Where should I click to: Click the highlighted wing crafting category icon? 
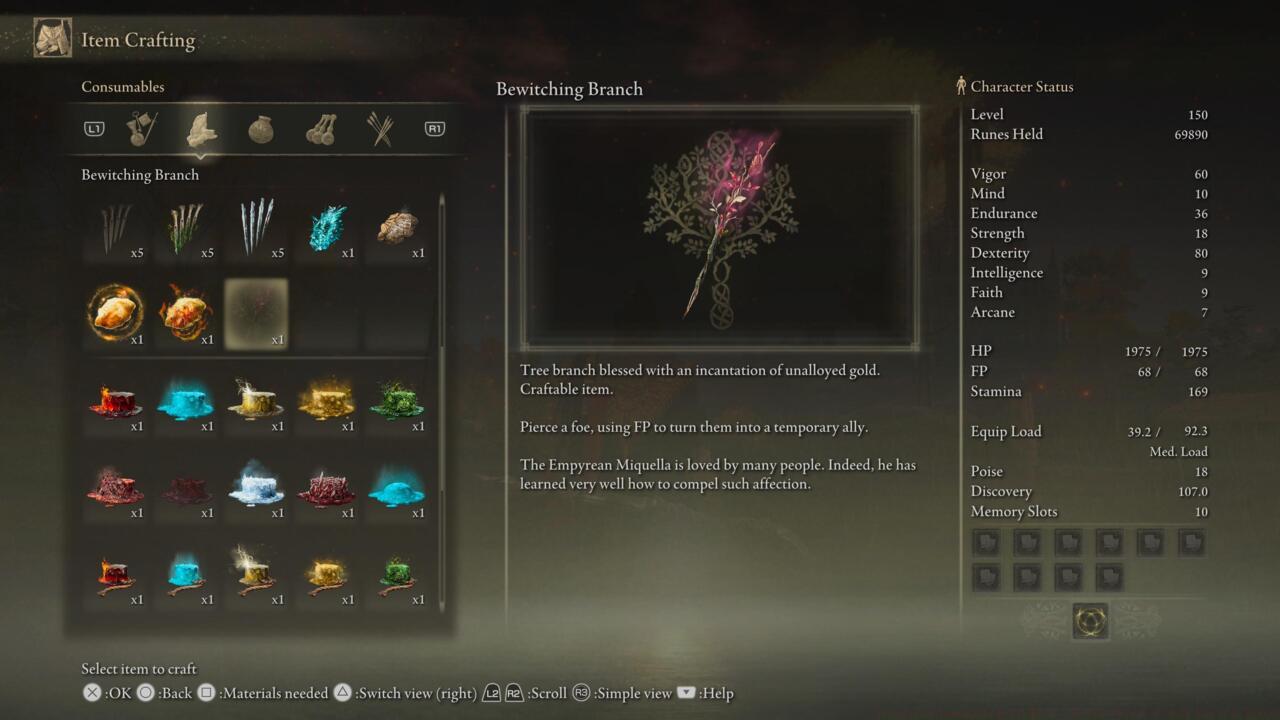[199, 128]
